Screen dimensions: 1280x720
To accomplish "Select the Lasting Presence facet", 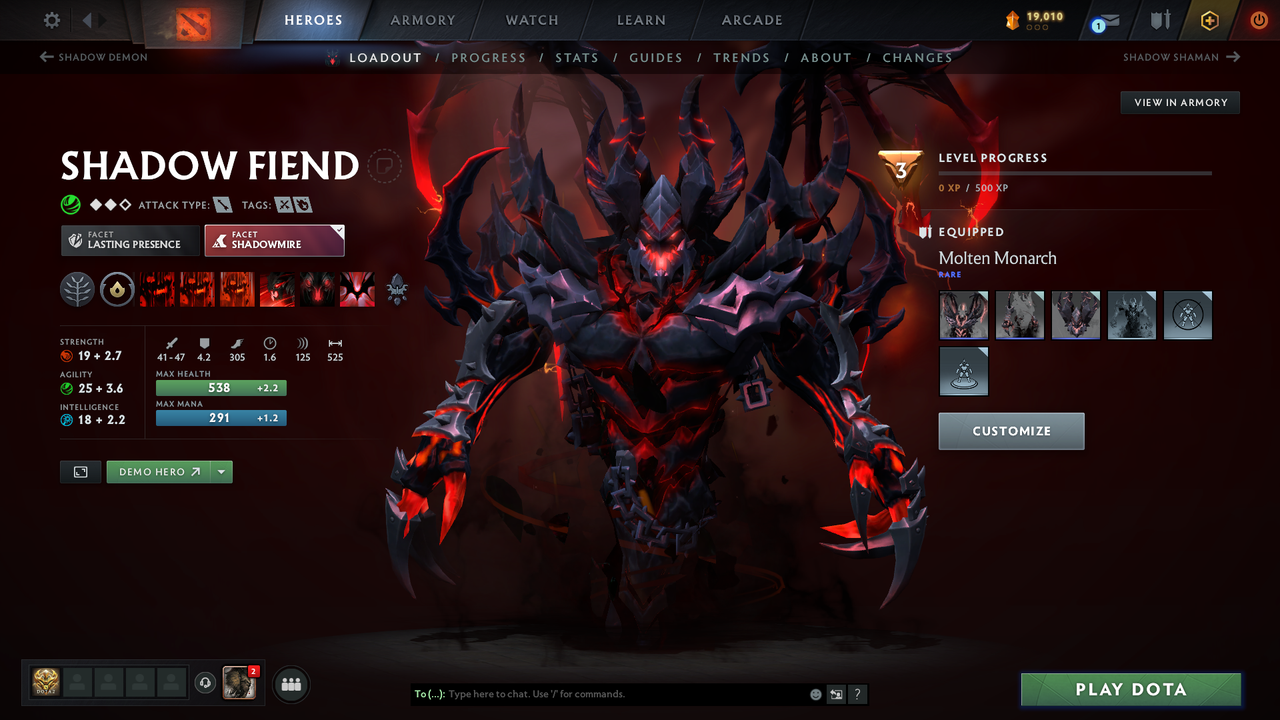I will click(129, 240).
